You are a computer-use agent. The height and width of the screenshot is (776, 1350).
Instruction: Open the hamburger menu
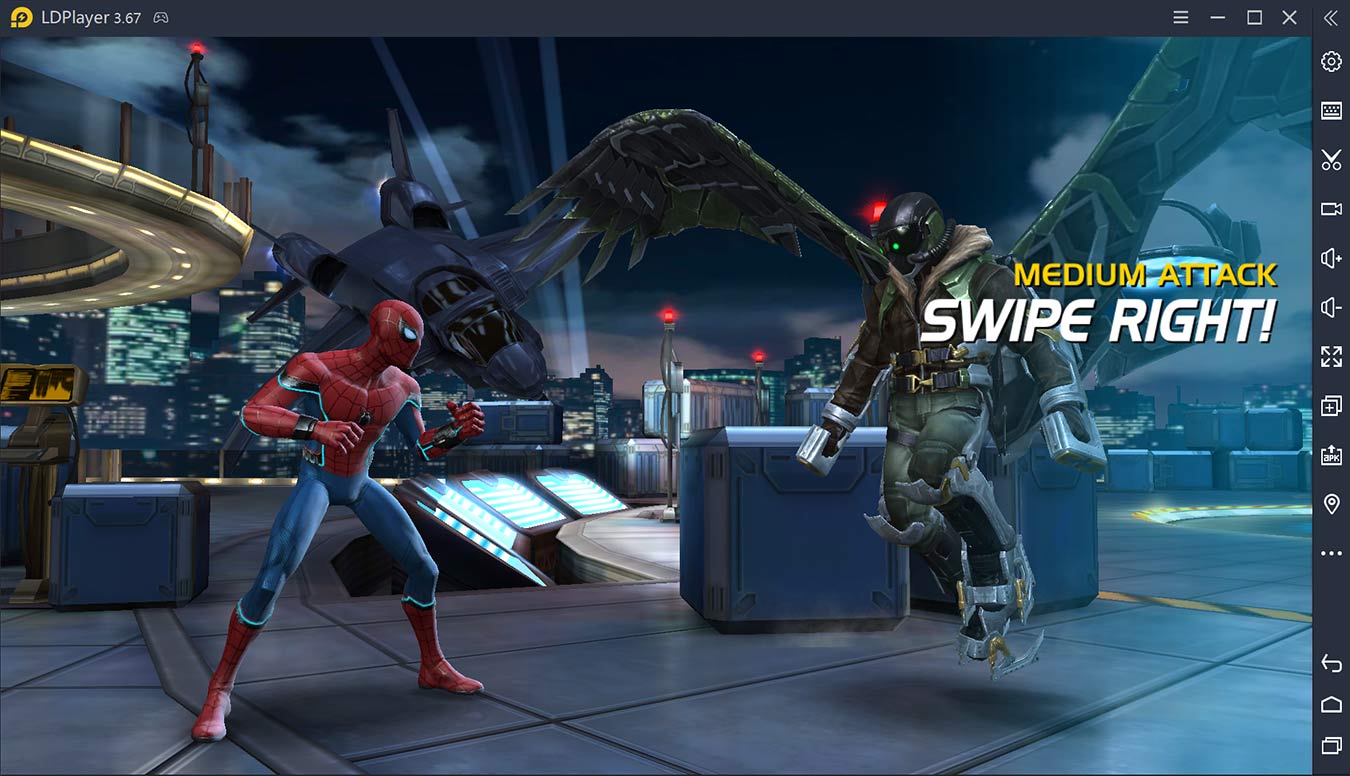(x=1180, y=17)
